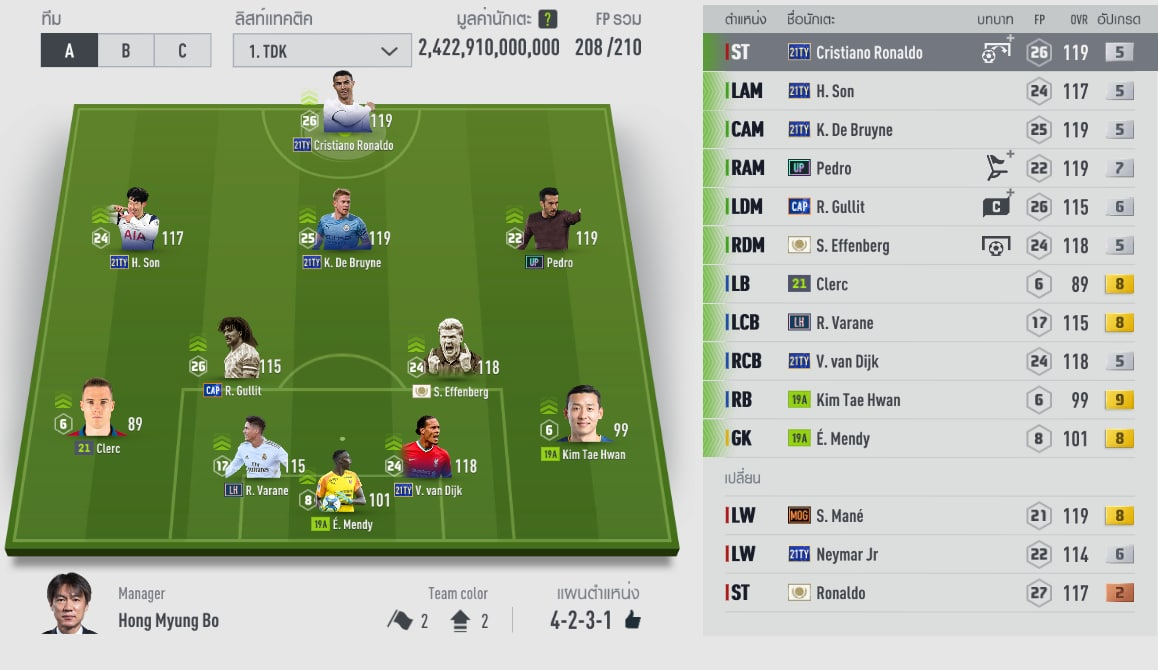
Task: Choose substitute Ronaldo at the bottom of the list
Action: point(930,593)
